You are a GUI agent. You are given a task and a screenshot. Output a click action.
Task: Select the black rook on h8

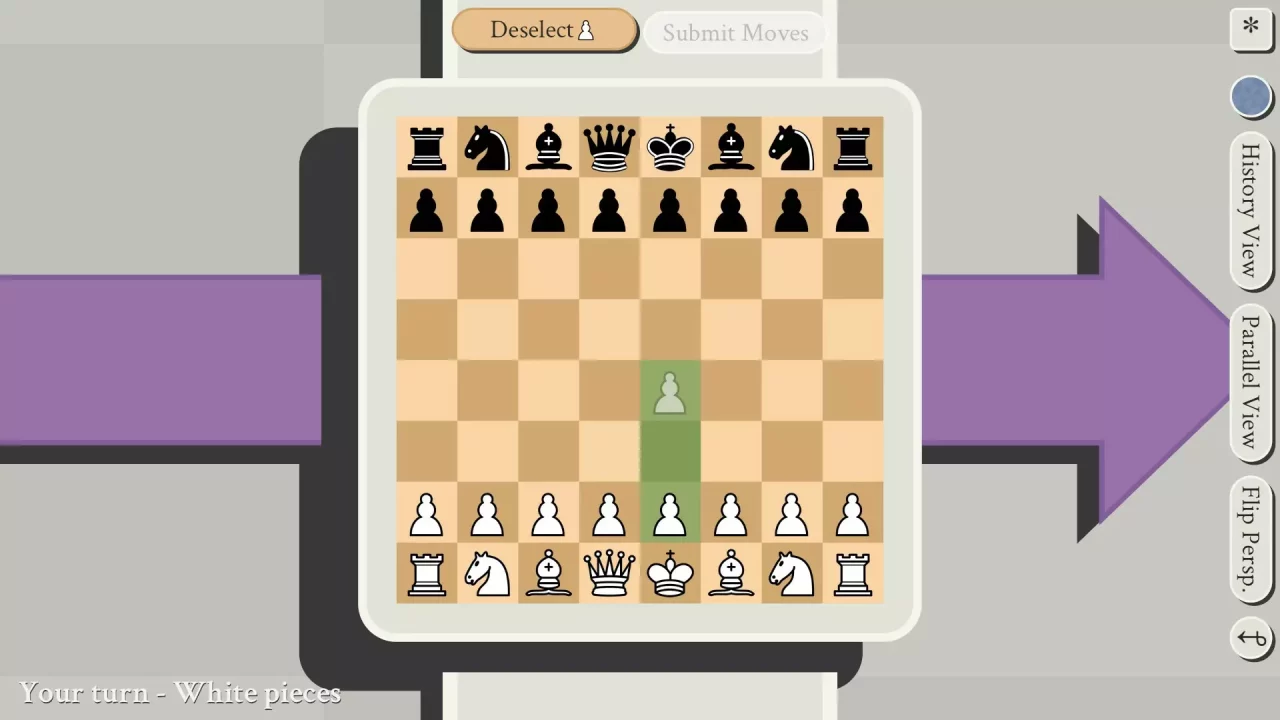[852, 147]
